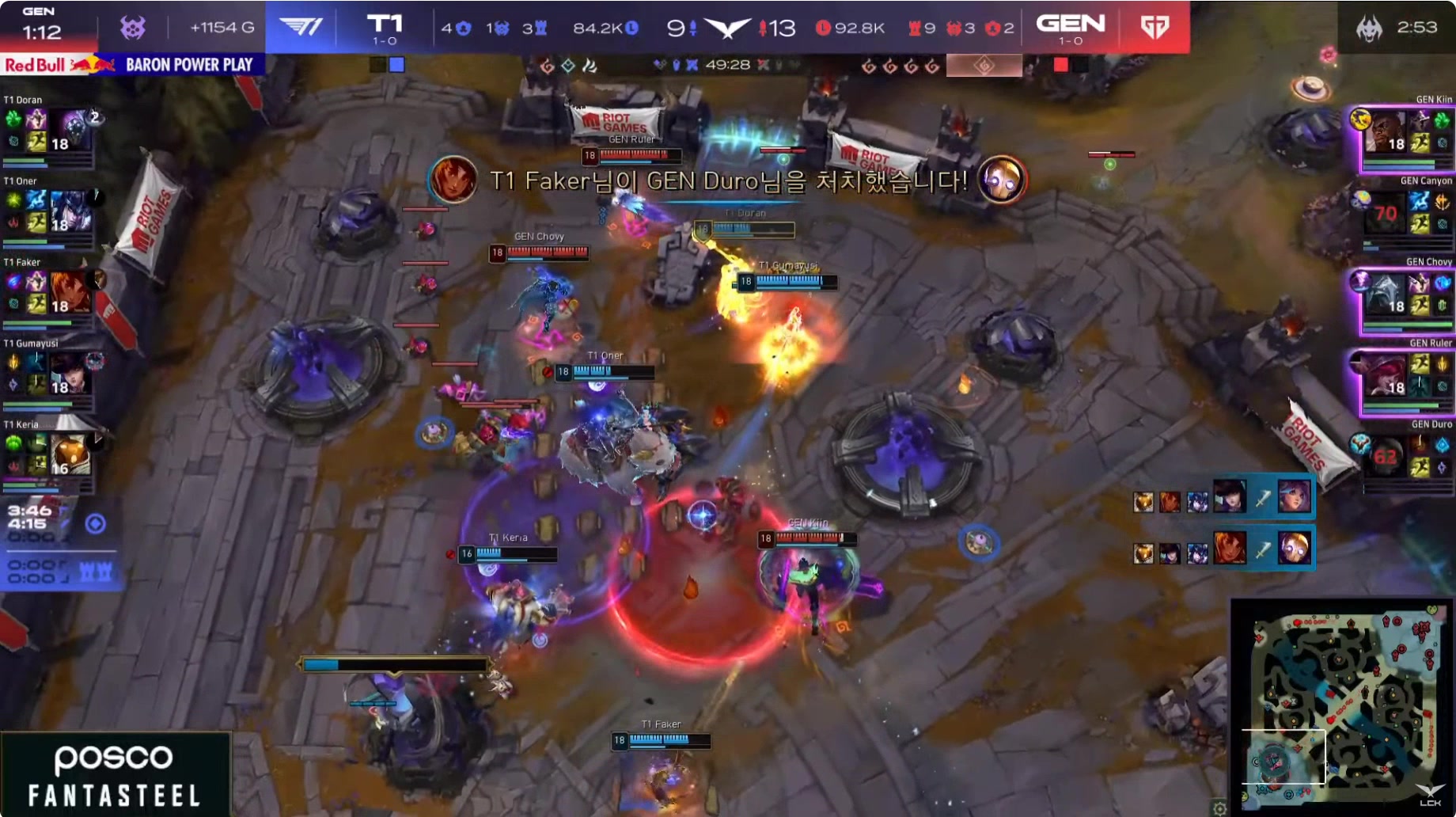Image resolution: width=1456 pixels, height=817 pixels.
Task: Click the T1 team logo in scoreboard
Action: [301, 28]
